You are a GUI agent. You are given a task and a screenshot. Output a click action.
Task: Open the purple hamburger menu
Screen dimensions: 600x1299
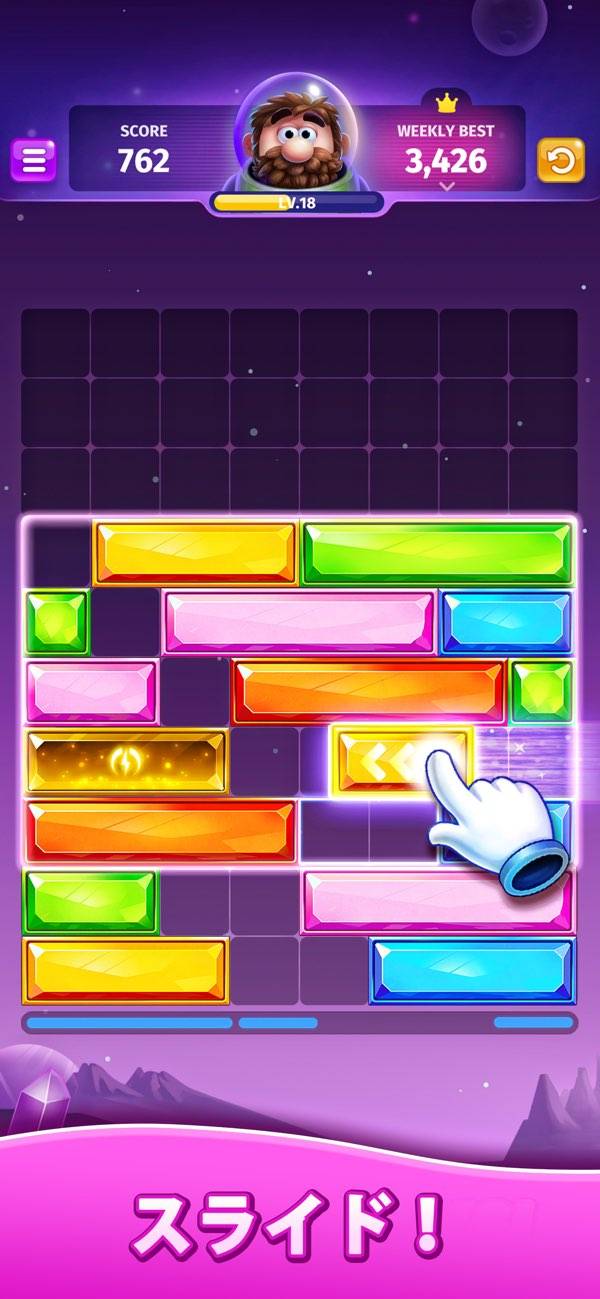pos(33,160)
